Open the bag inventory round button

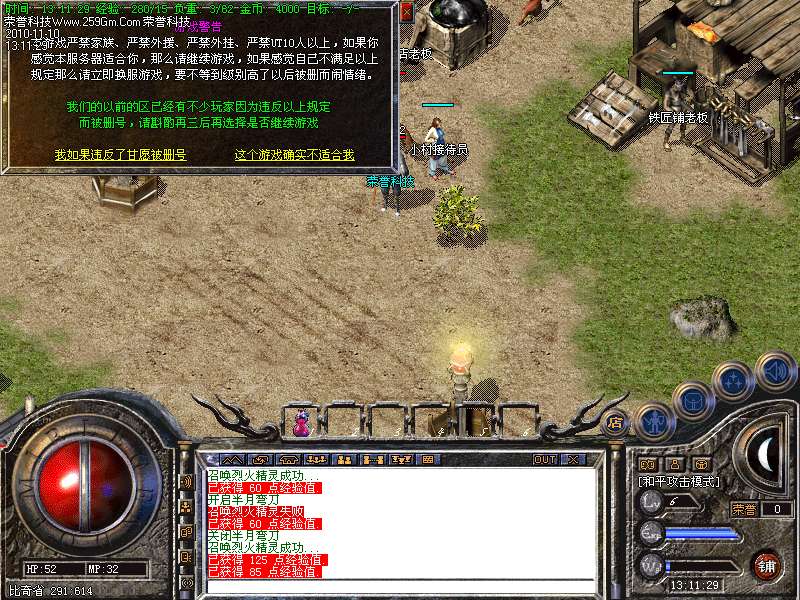click(x=693, y=400)
